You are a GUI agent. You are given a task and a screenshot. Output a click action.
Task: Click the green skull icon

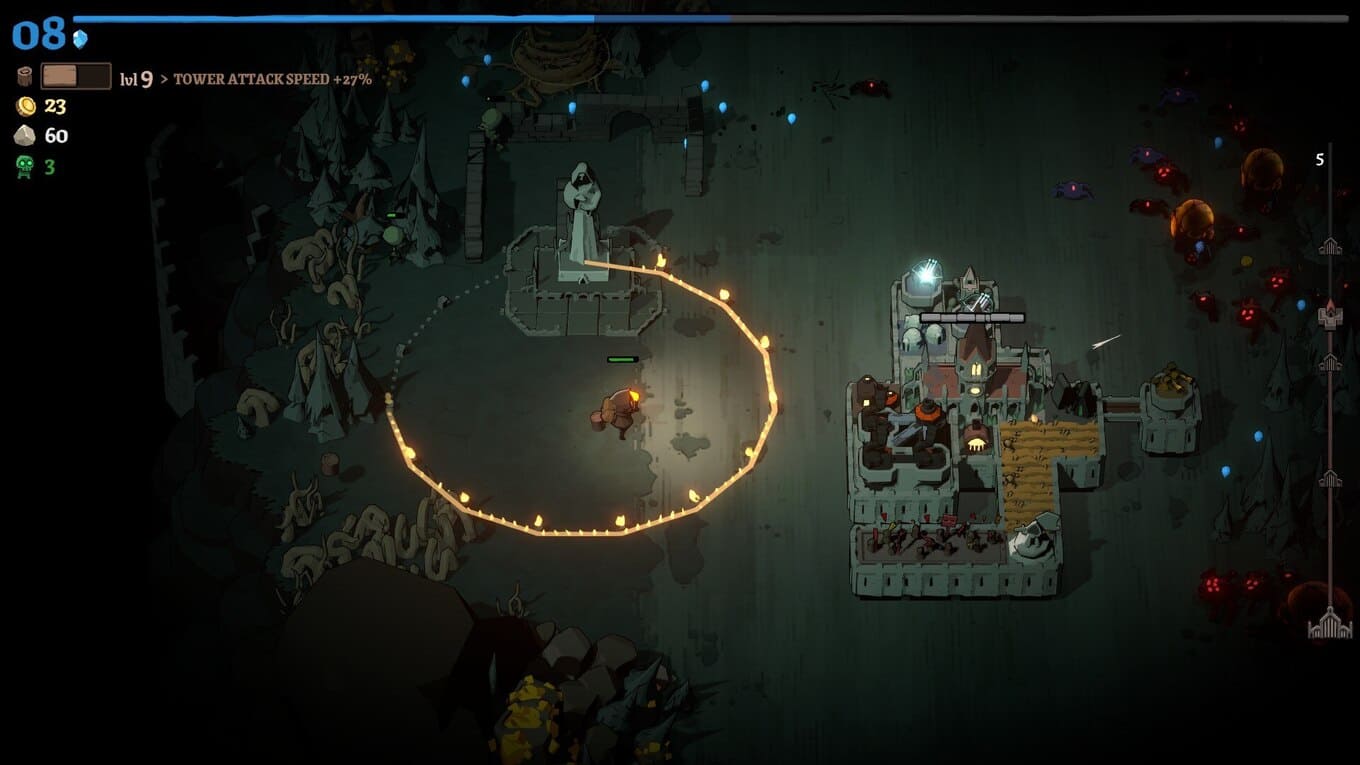25,167
